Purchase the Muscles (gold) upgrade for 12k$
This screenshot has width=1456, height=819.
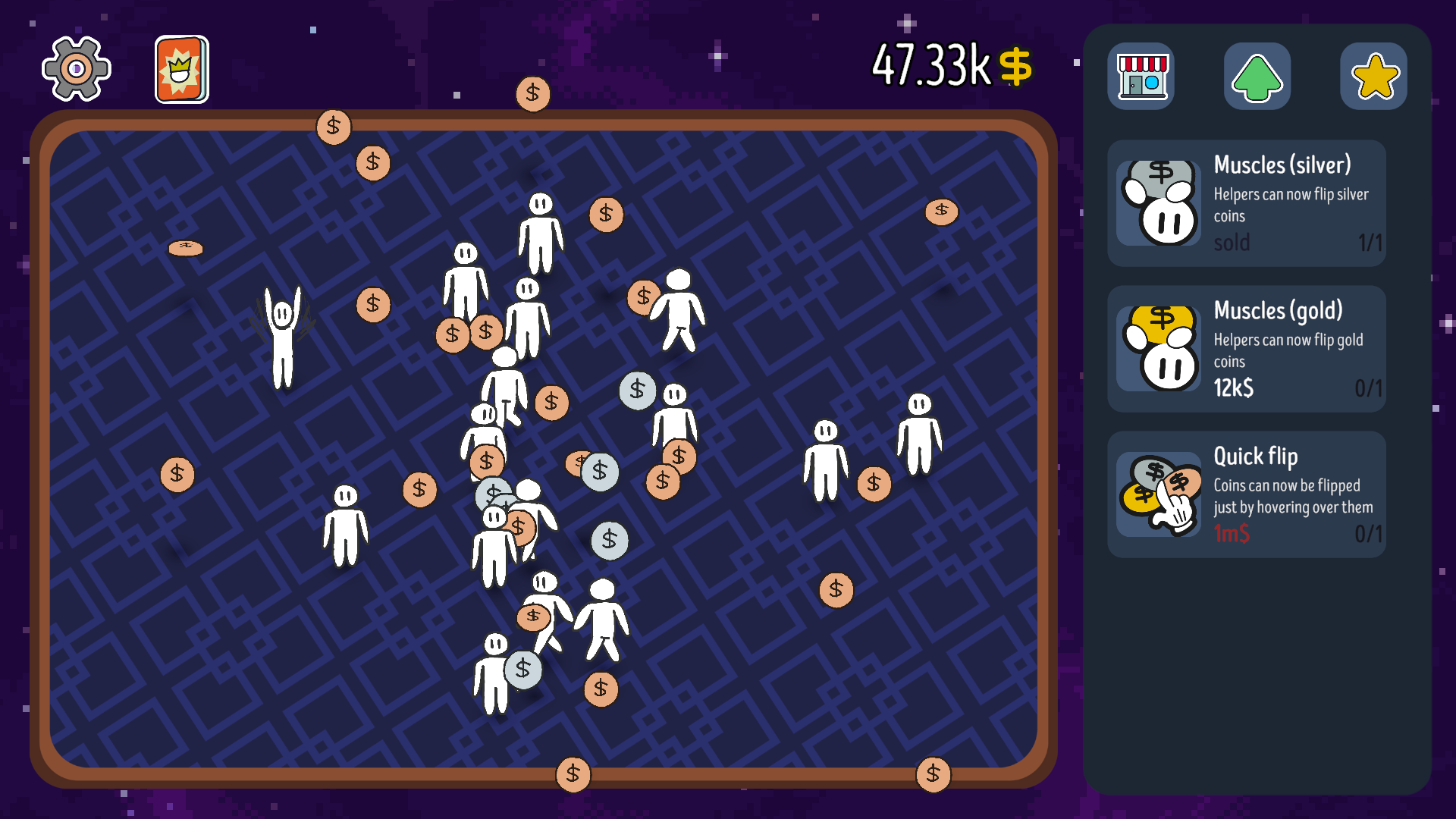pyautogui.click(x=1246, y=348)
